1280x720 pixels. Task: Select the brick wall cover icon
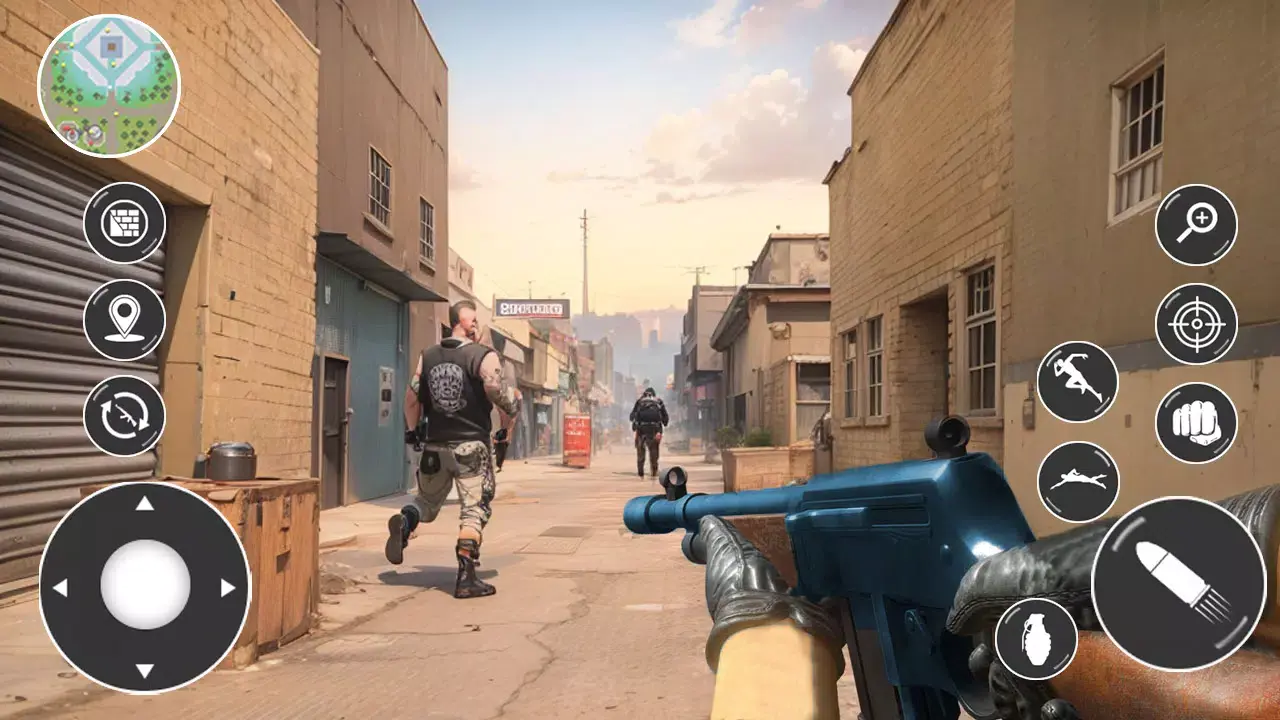coord(126,222)
